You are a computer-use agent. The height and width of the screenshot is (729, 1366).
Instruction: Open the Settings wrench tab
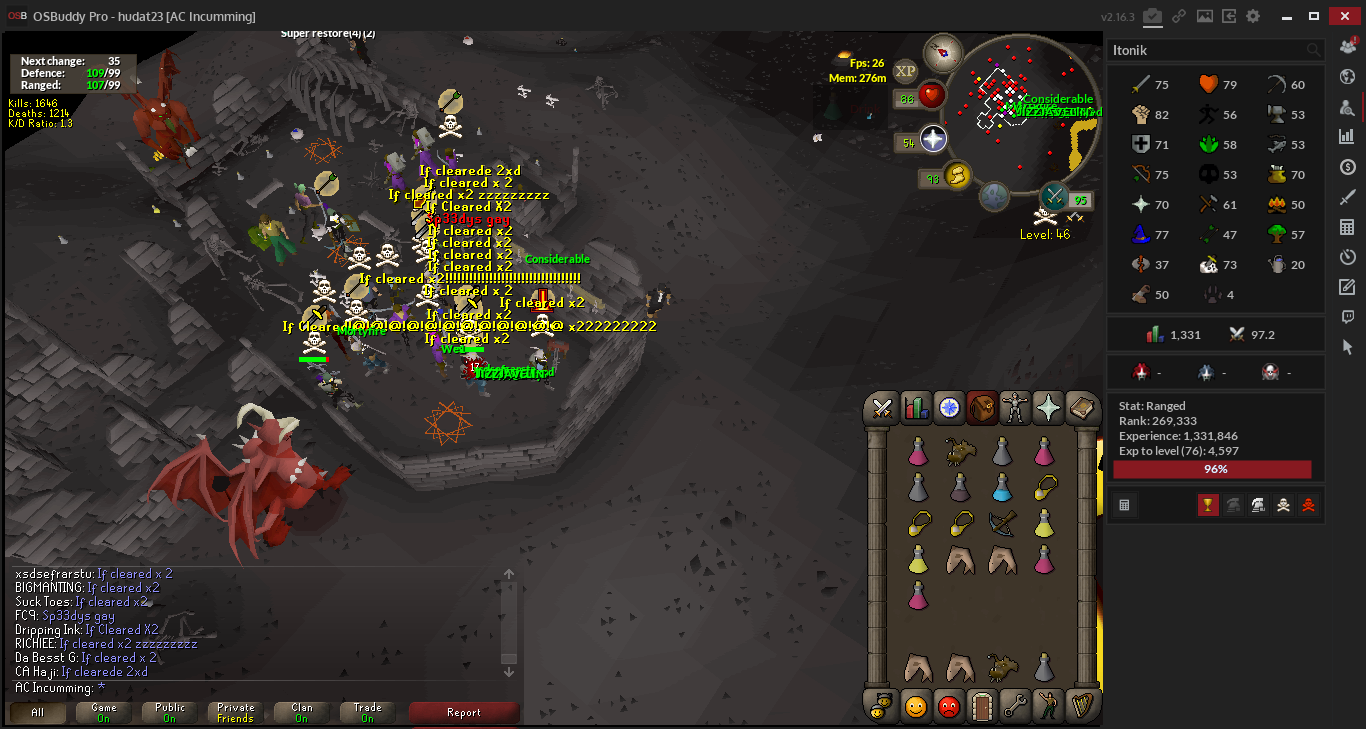(1014, 706)
